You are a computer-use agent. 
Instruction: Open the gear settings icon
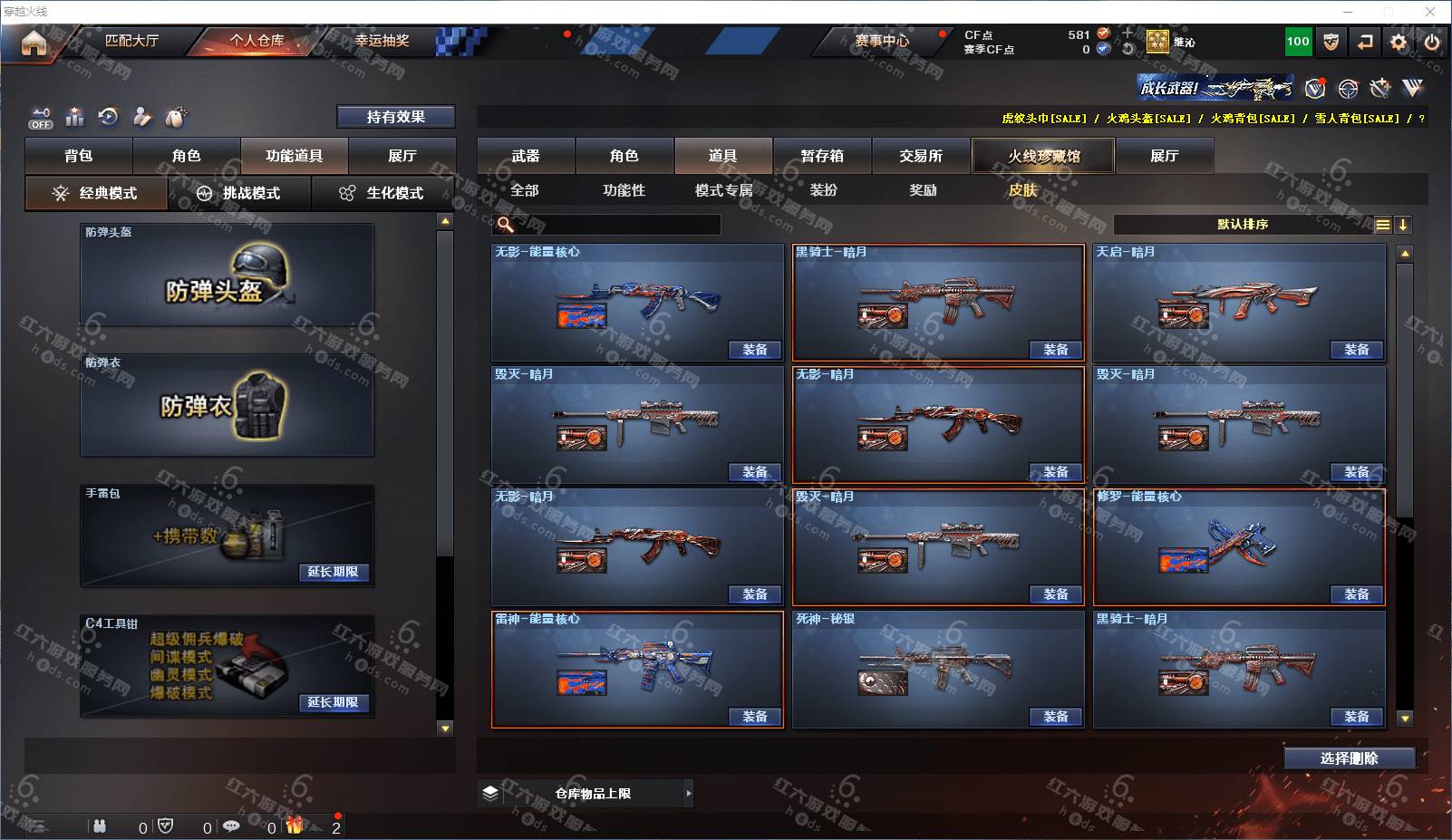point(1399,42)
